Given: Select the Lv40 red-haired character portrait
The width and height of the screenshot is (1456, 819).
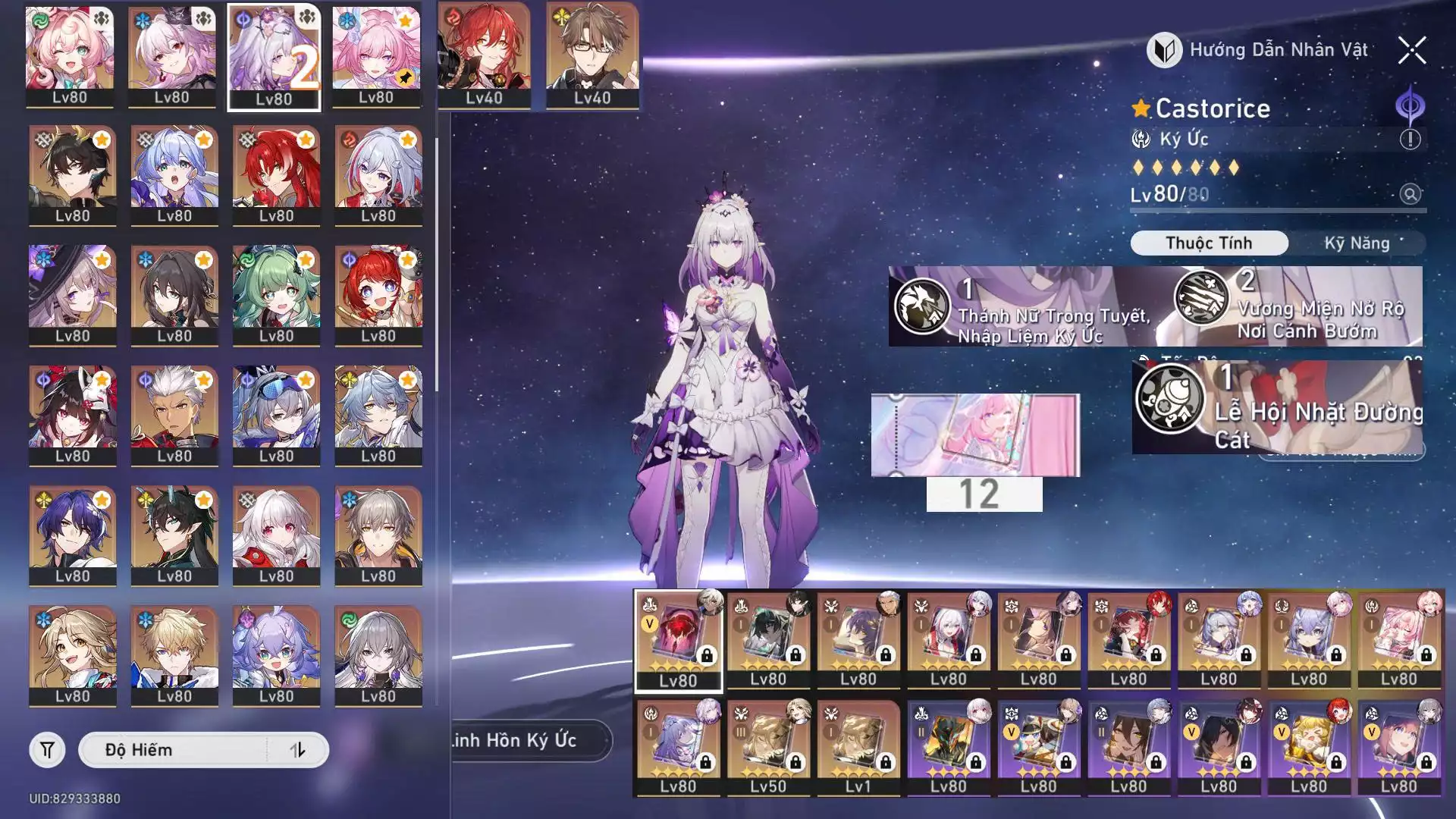Looking at the screenshot, I should point(484,55).
